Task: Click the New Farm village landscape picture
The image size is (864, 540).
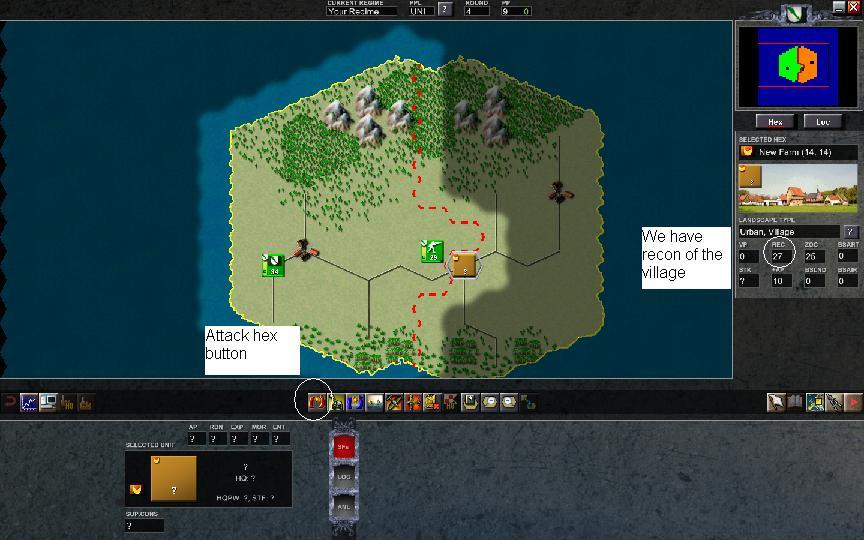Action: coord(799,189)
